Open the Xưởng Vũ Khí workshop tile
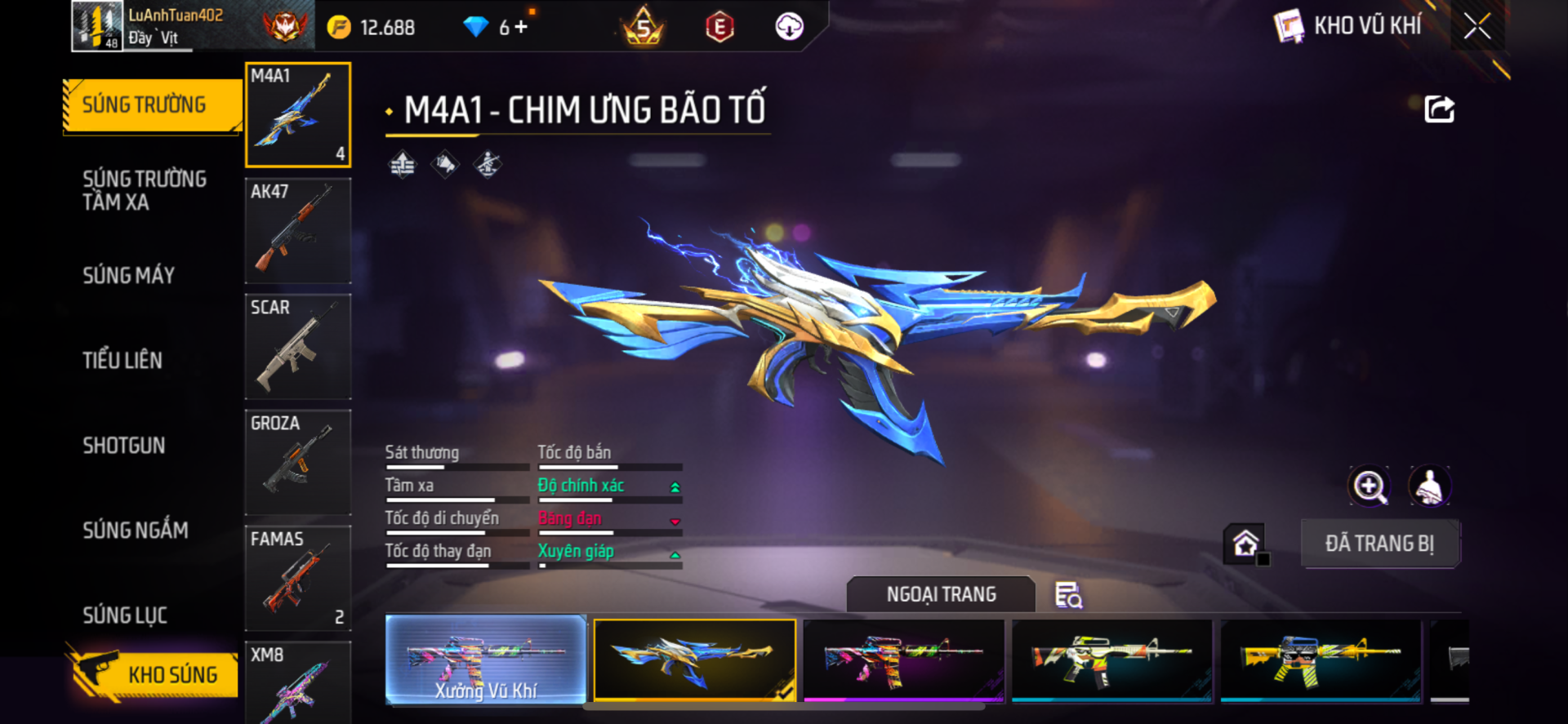The height and width of the screenshot is (724, 1568). click(x=486, y=660)
